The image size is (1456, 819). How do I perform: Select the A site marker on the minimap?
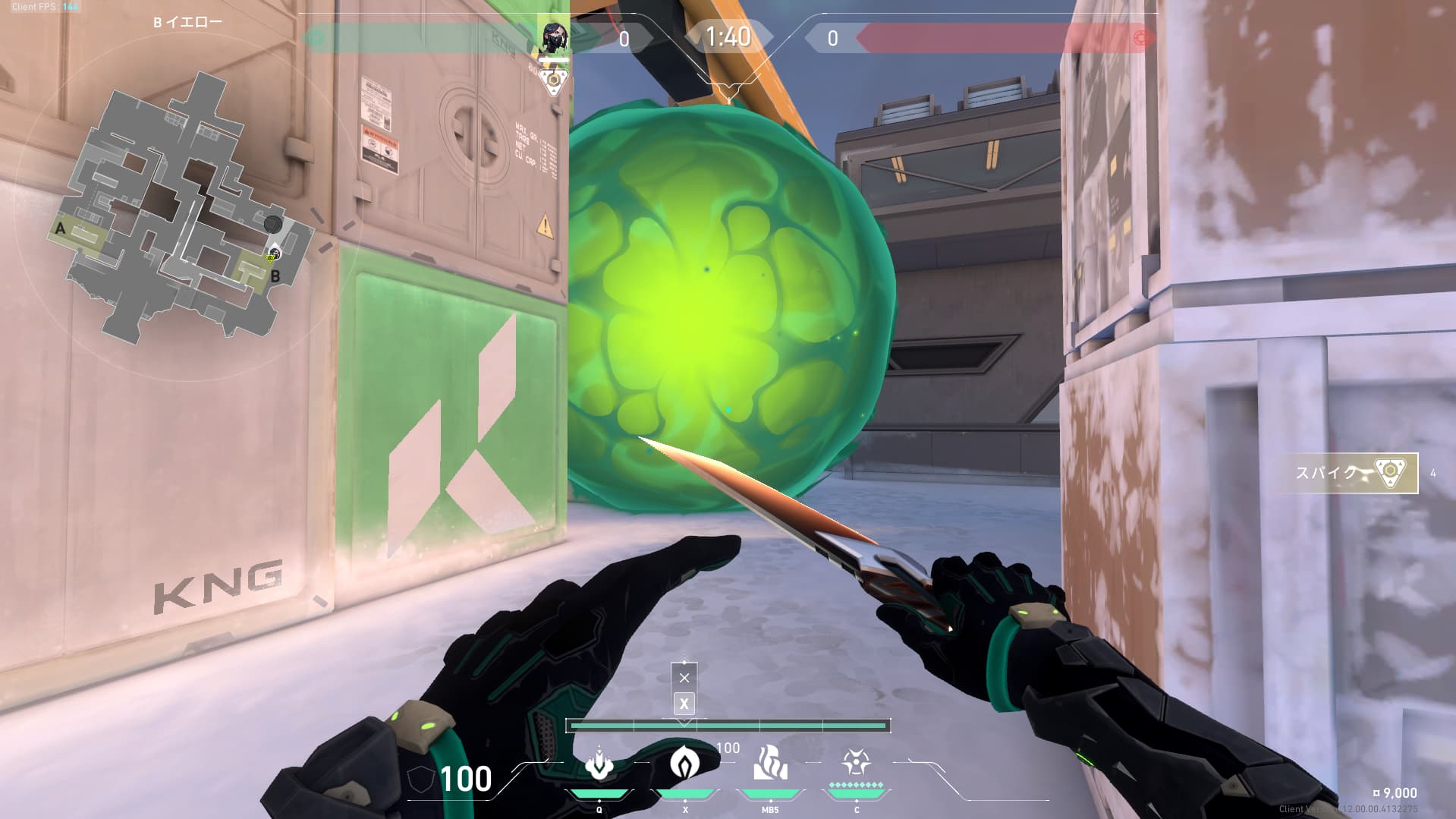pos(61,228)
